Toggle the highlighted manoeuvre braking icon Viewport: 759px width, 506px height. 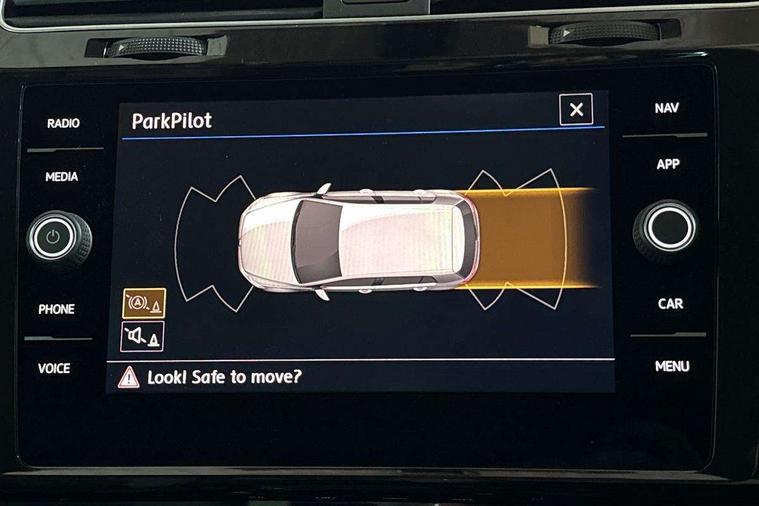point(143,303)
